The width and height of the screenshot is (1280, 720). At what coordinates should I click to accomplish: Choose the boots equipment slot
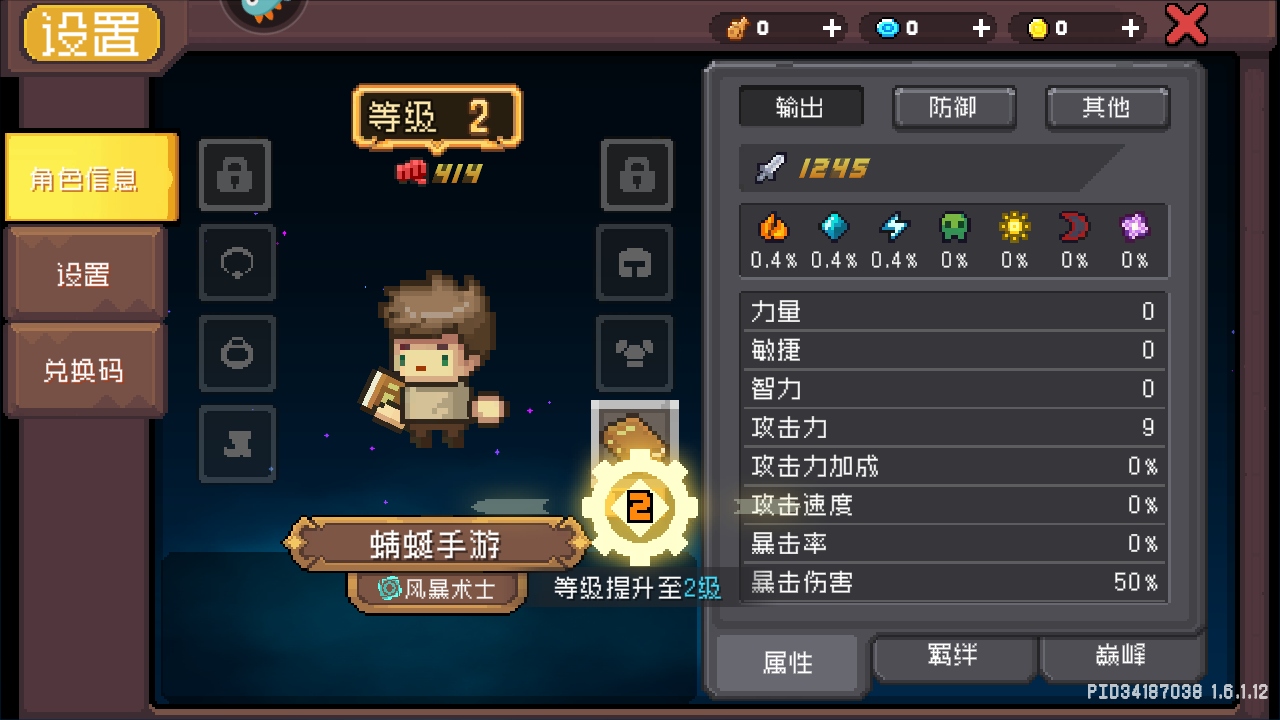pos(236,444)
